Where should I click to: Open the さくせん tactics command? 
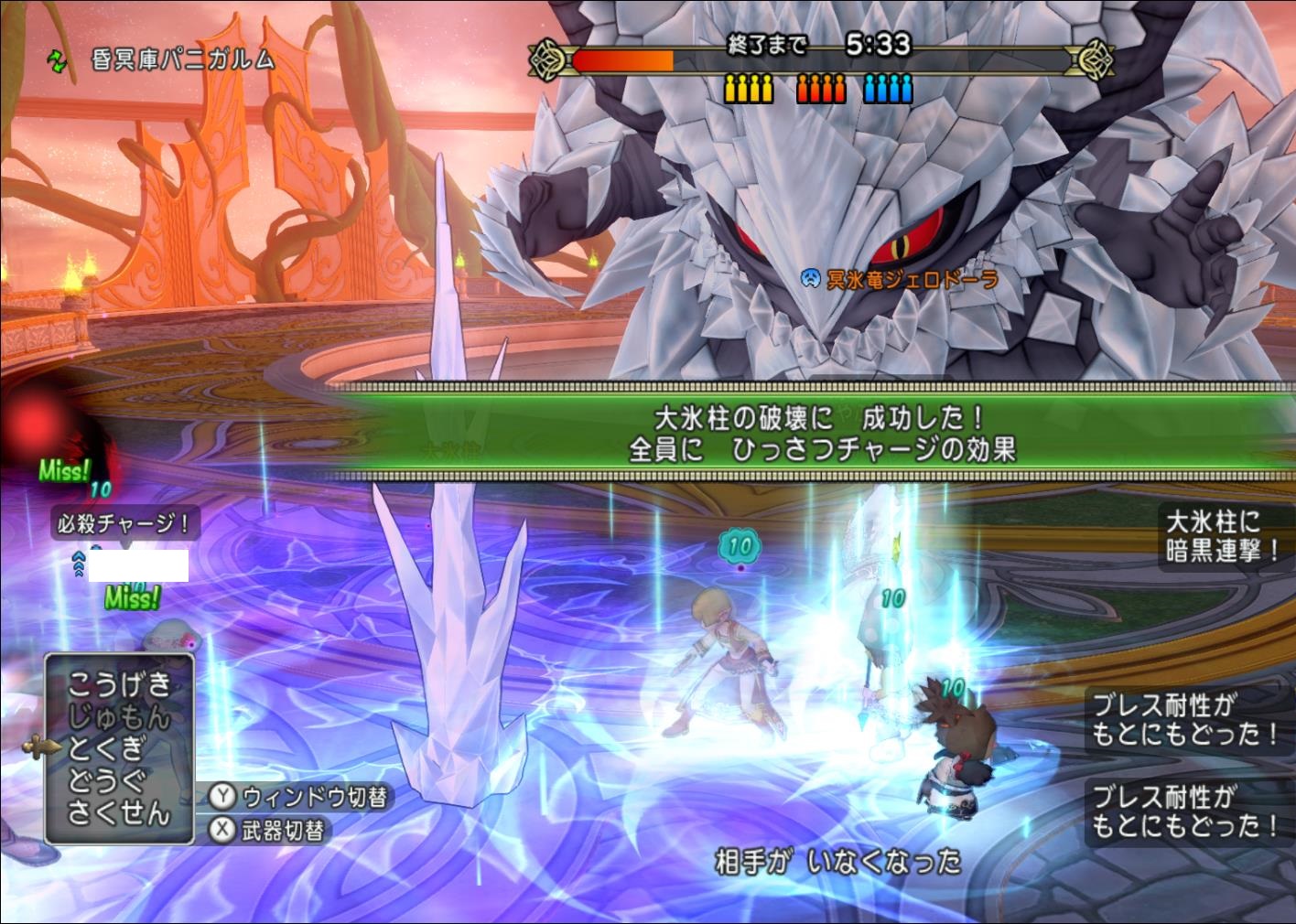[x=118, y=812]
